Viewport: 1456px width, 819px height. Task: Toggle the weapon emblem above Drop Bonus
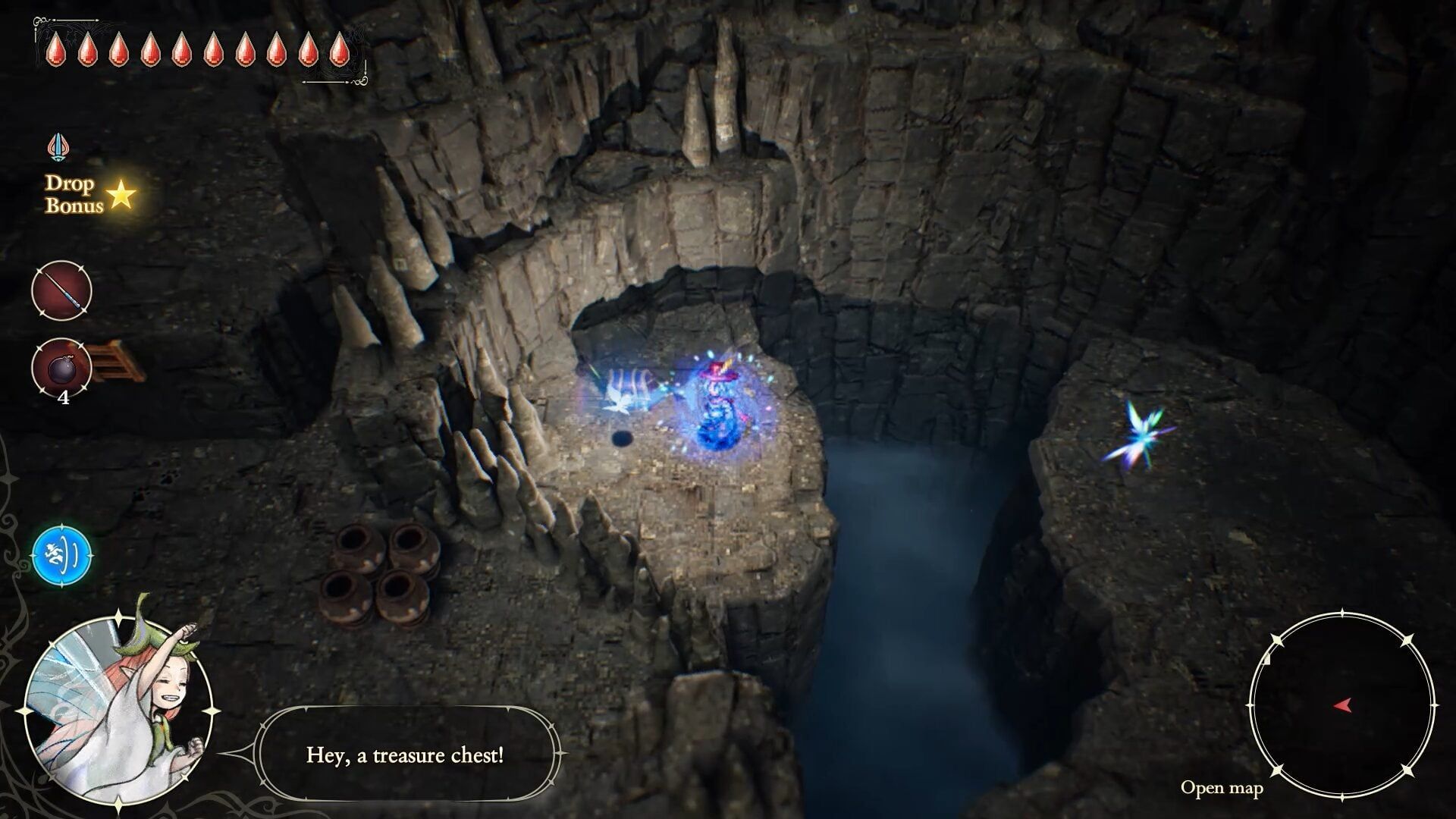tap(59, 146)
